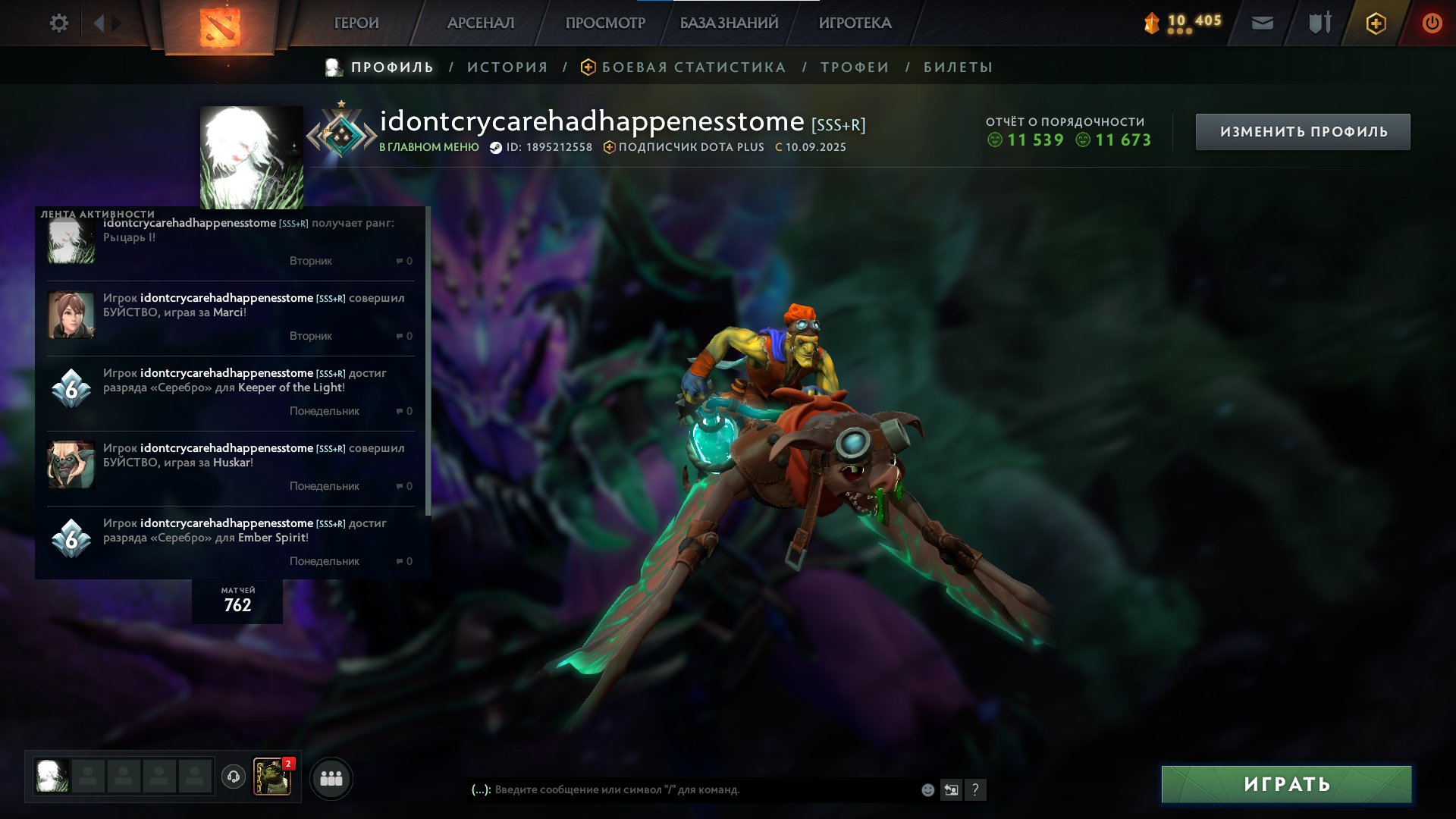The image size is (1456, 819).
Task: Open the settings gear icon
Action: 59,23
